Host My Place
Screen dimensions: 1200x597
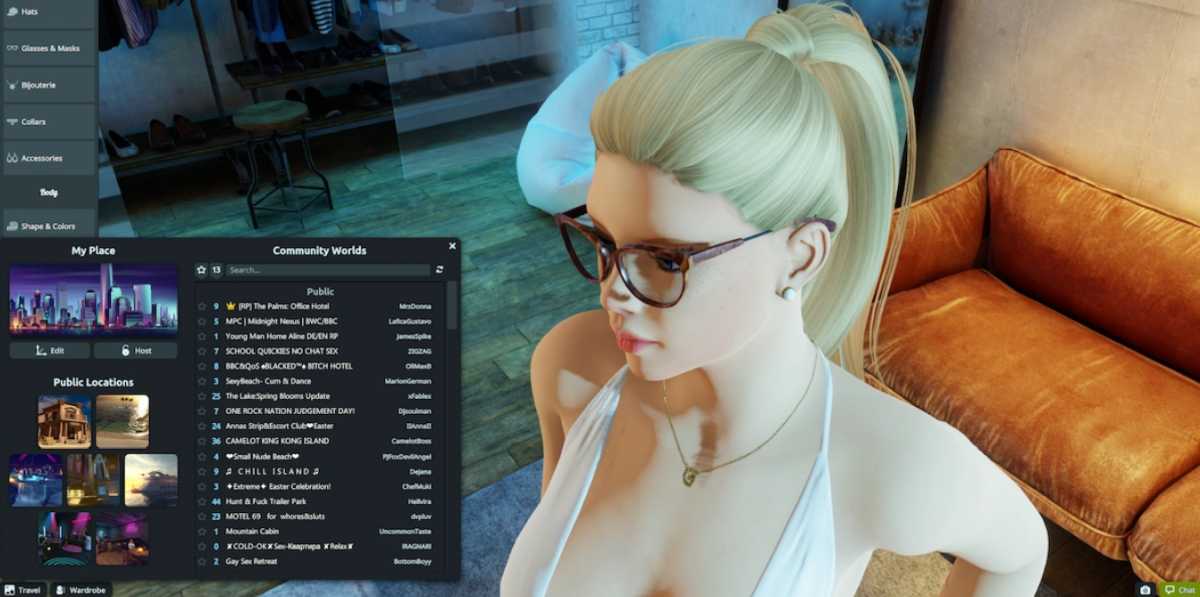click(x=136, y=351)
